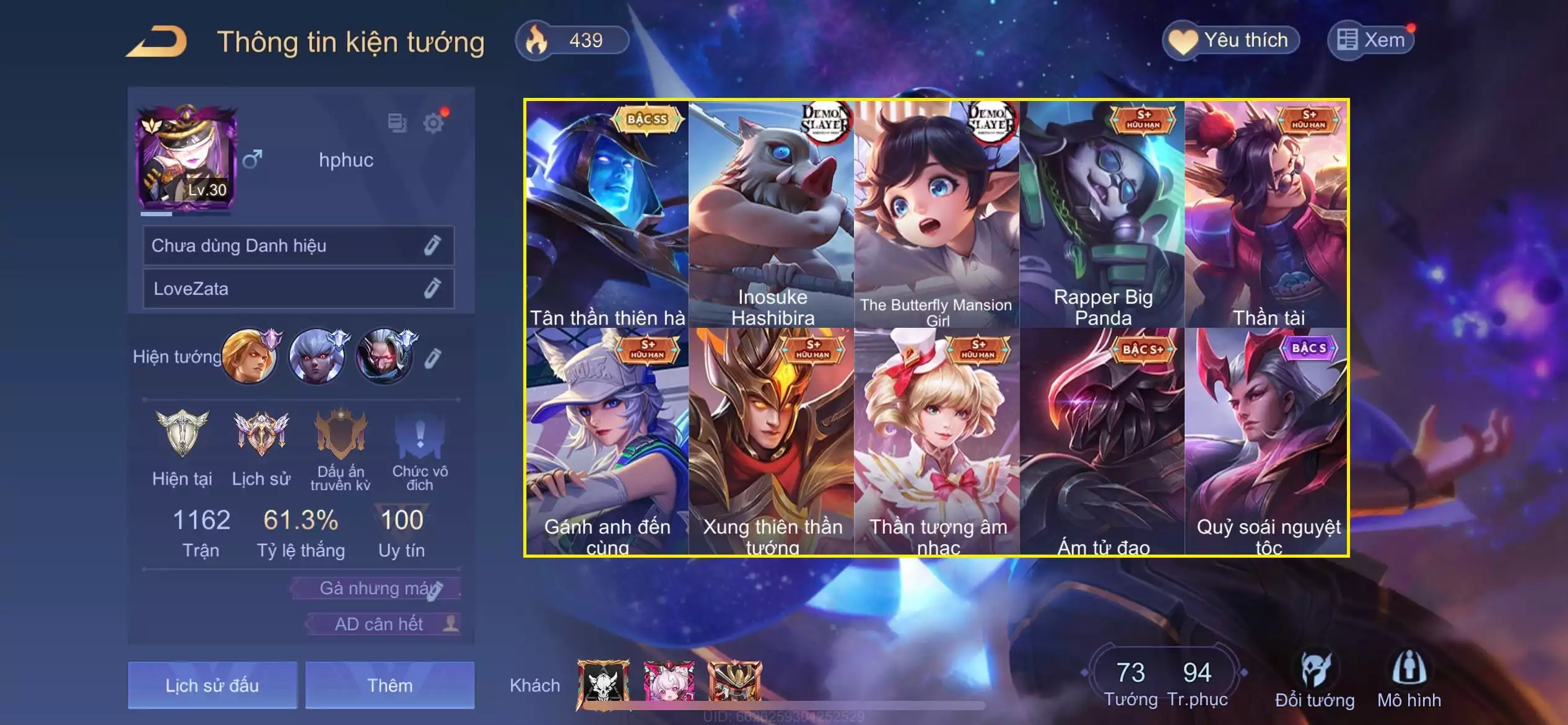Edit the LoveZata signature field
This screenshot has height=725, width=1568.
[432, 289]
